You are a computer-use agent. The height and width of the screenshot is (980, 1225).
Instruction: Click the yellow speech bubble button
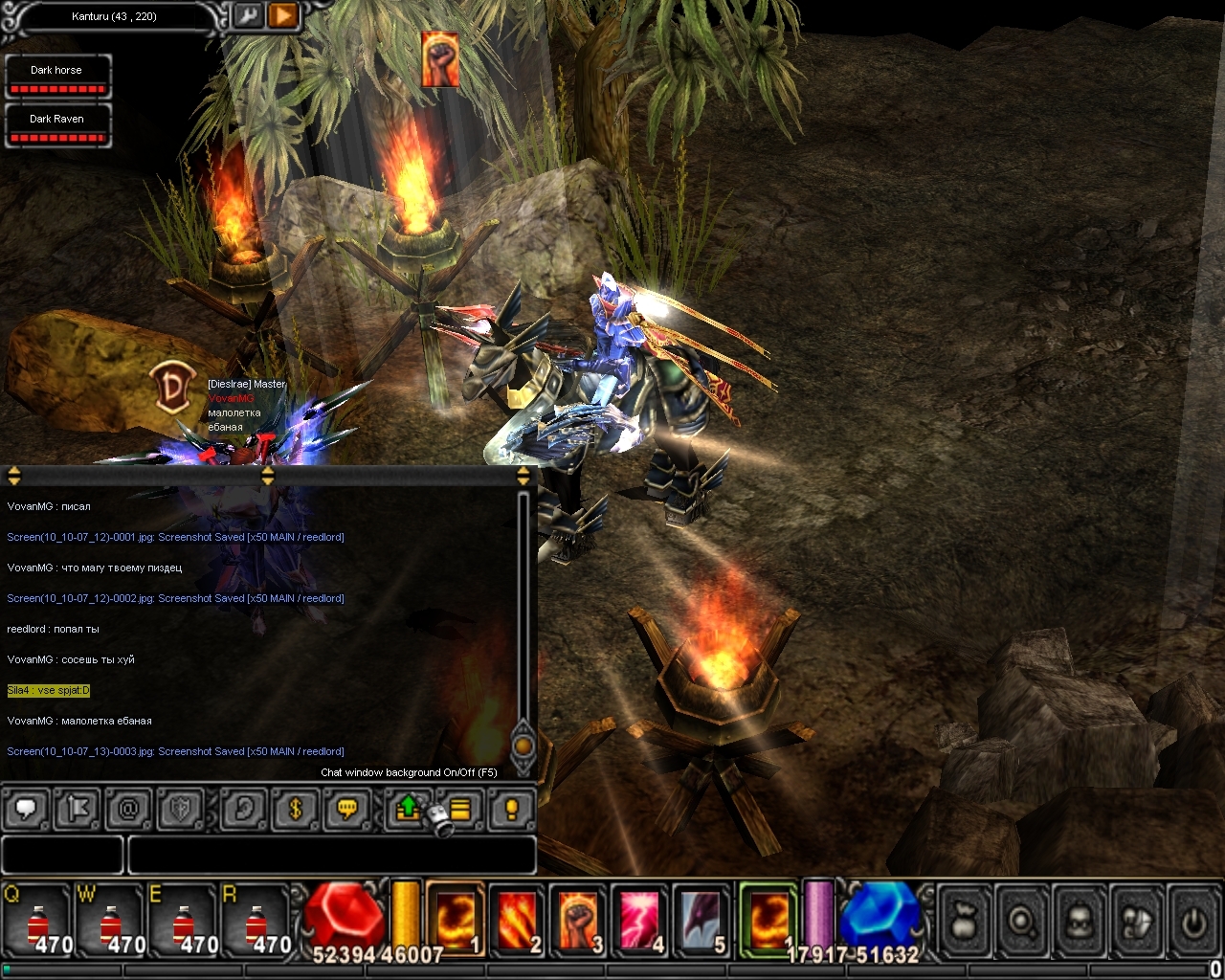click(x=346, y=810)
